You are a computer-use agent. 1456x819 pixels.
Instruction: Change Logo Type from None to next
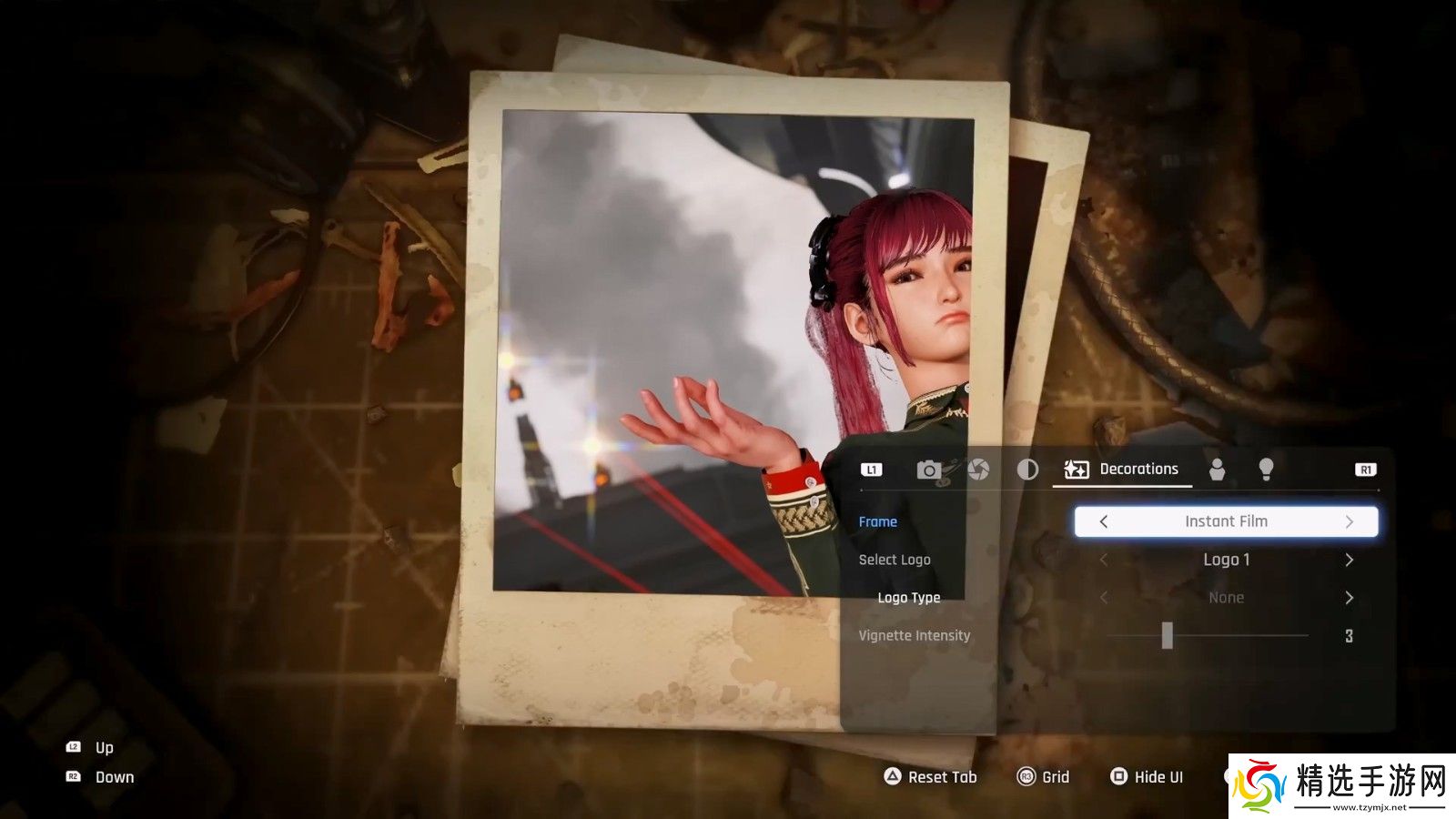tap(1350, 598)
